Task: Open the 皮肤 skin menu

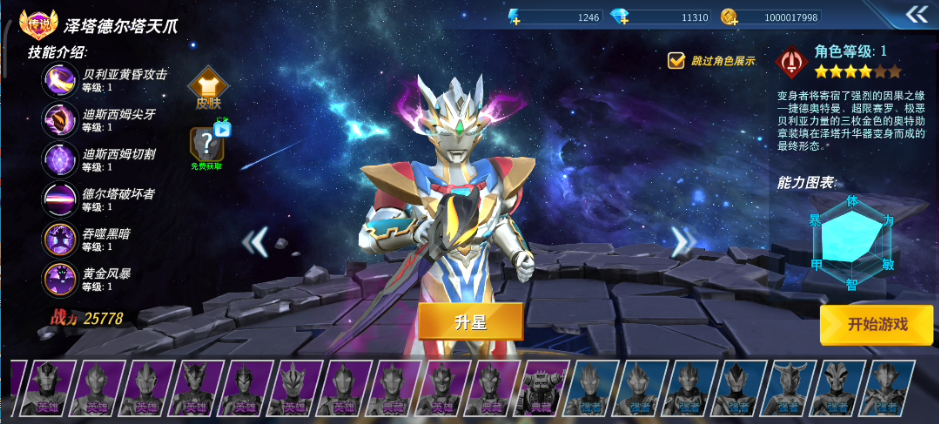Action: coord(207,88)
